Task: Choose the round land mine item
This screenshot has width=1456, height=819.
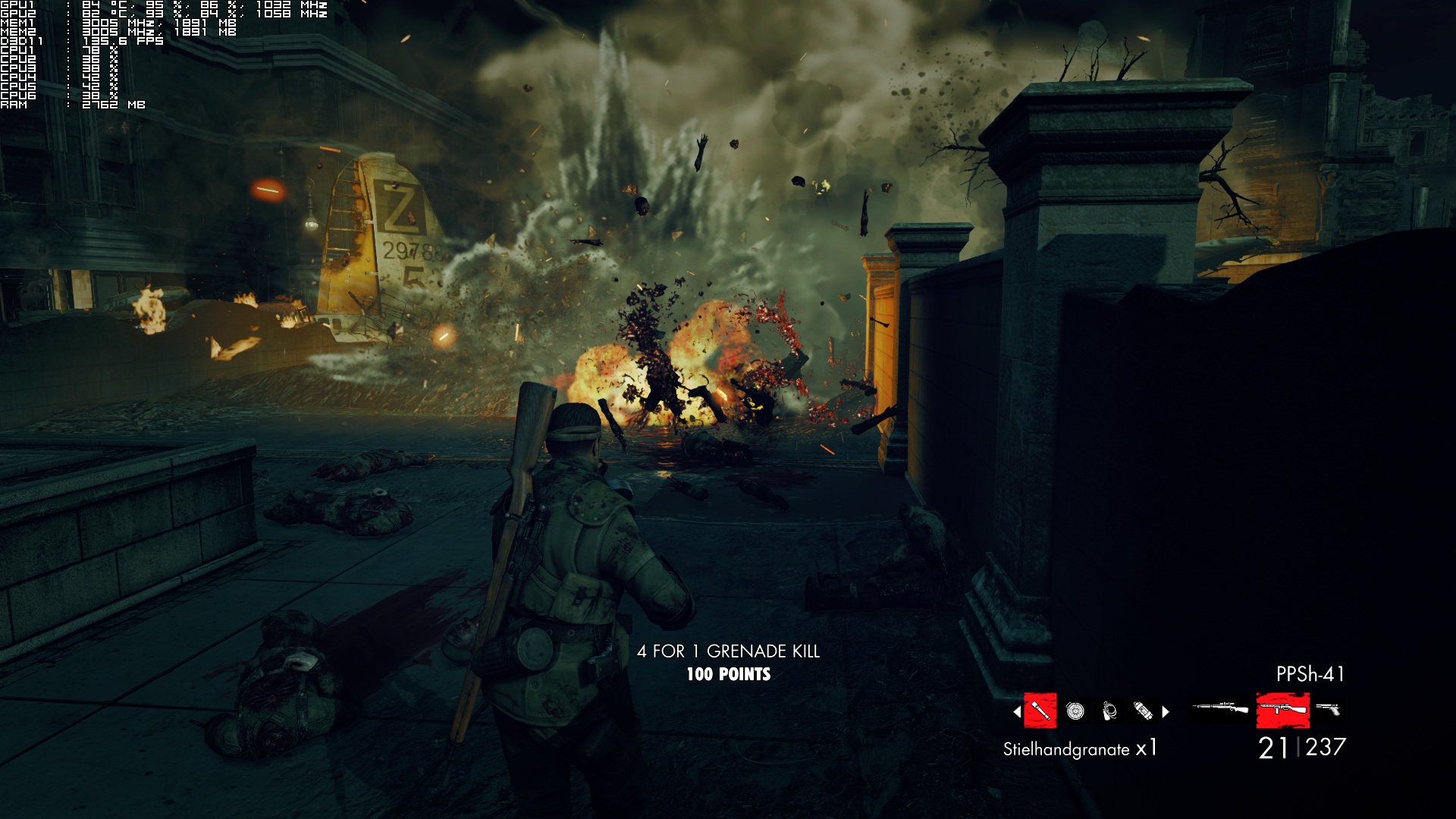Action: tap(1075, 711)
